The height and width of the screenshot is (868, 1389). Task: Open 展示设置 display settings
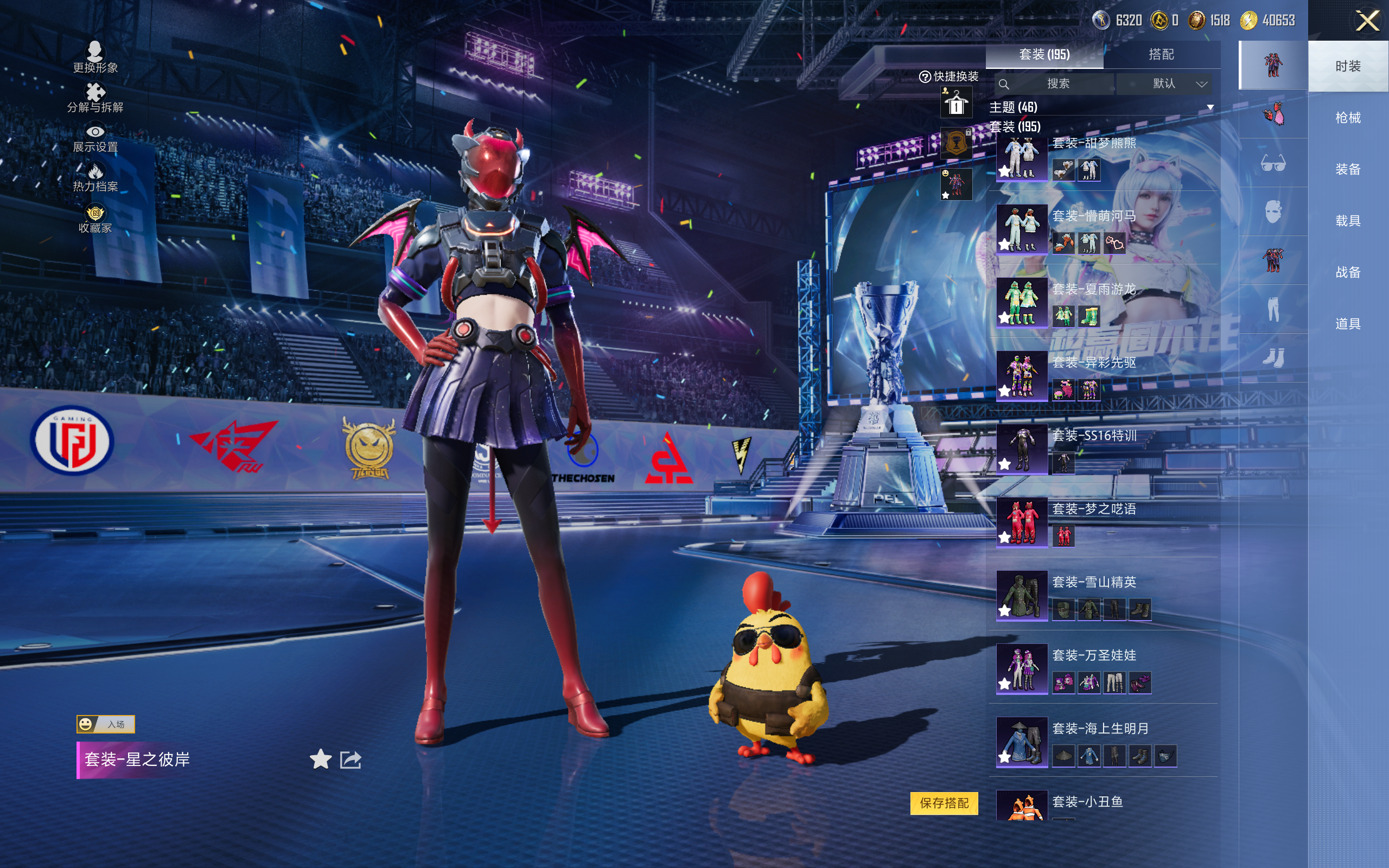pyautogui.click(x=95, y=138)
